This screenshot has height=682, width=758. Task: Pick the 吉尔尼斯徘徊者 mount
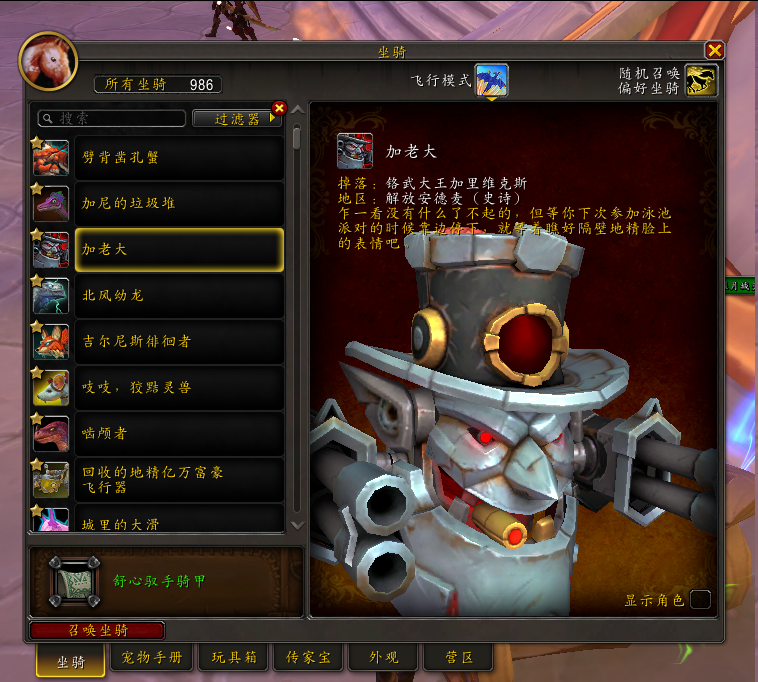[x=178, y=341]
